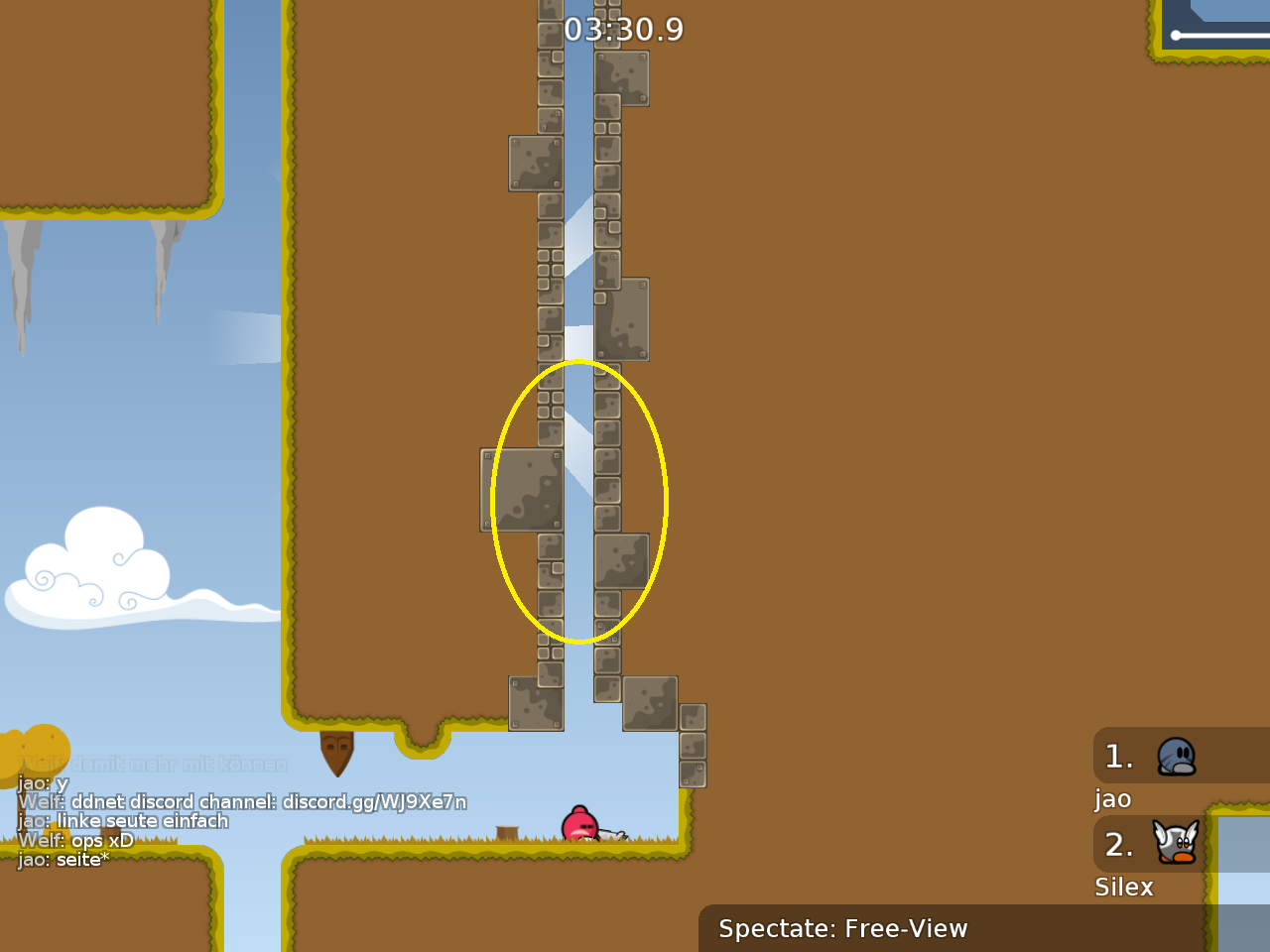Image resolution: width=1270 pixels, height=952 pixels.
Task: Click the player name 'Silex' under second place
Action: (1123, 888)
